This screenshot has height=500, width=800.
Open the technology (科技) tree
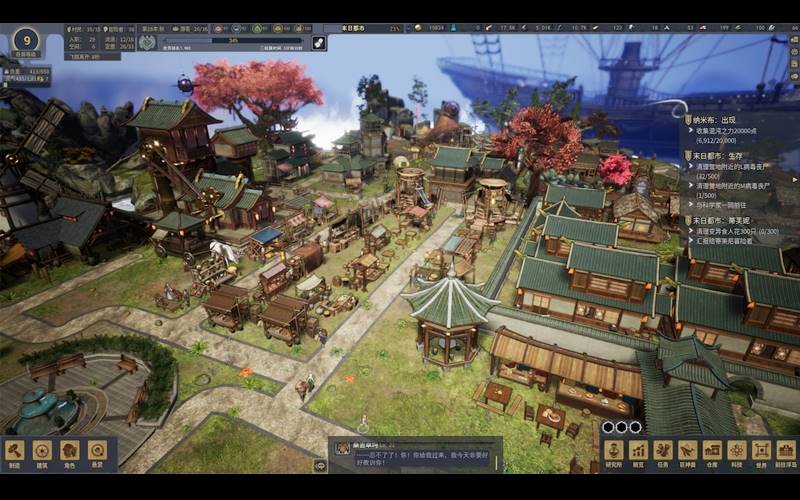click(x=737, y=452)
